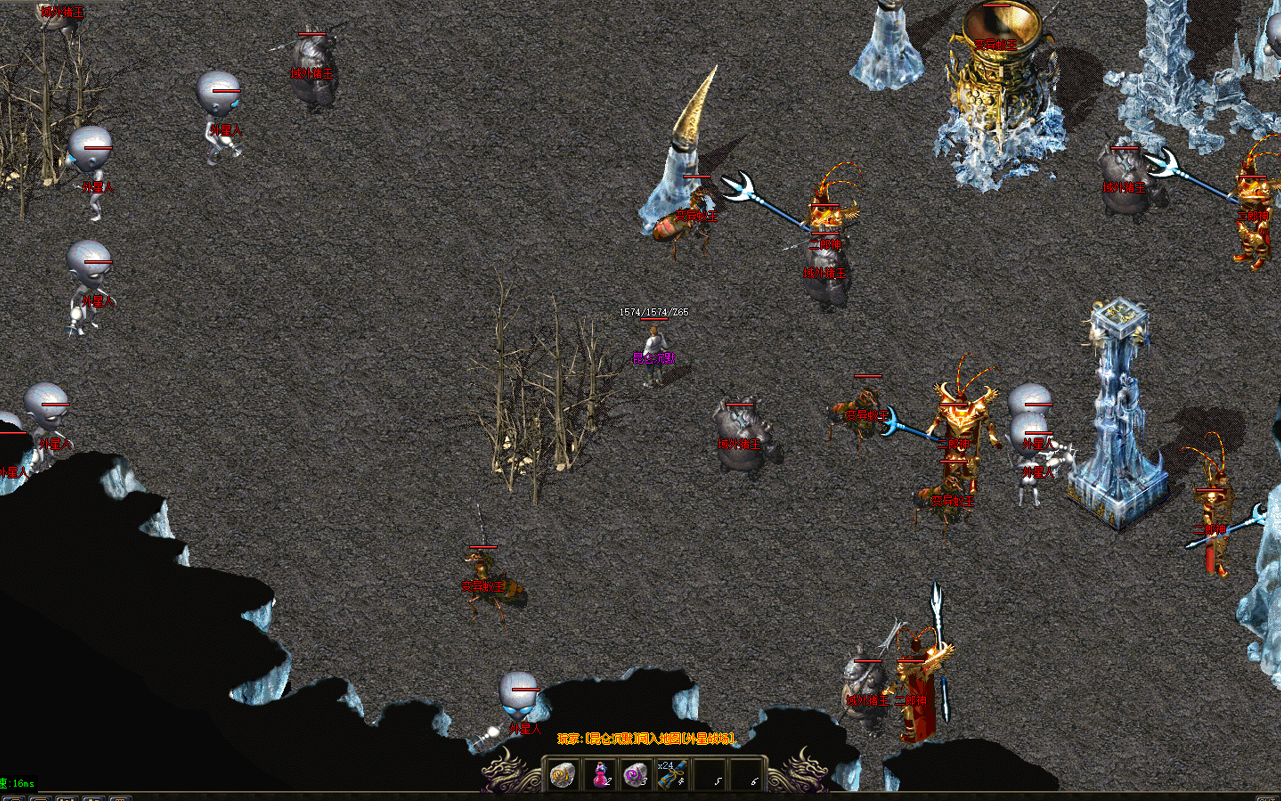This screenshot has height=801, width=1281.
Task: Use the red gourd potion in the hotbar
Action: (x=600, y=773)
